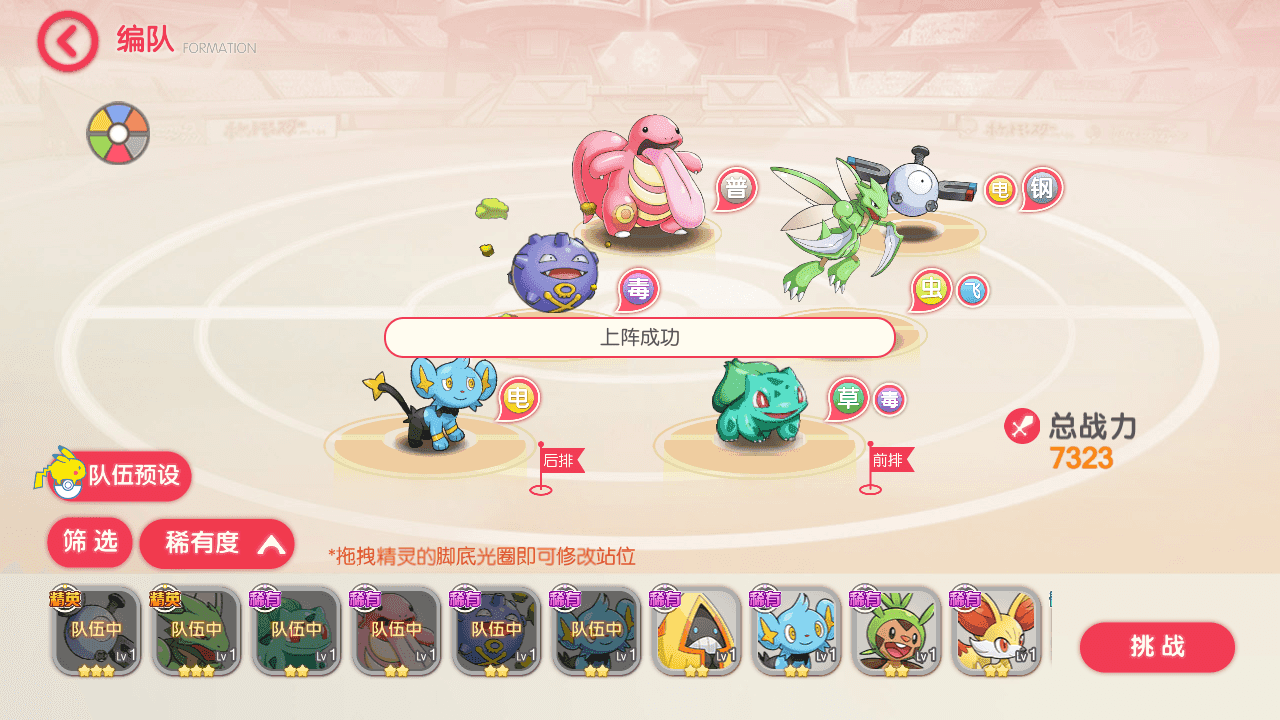Open the 队伍预设 team presets

(117, 477)
